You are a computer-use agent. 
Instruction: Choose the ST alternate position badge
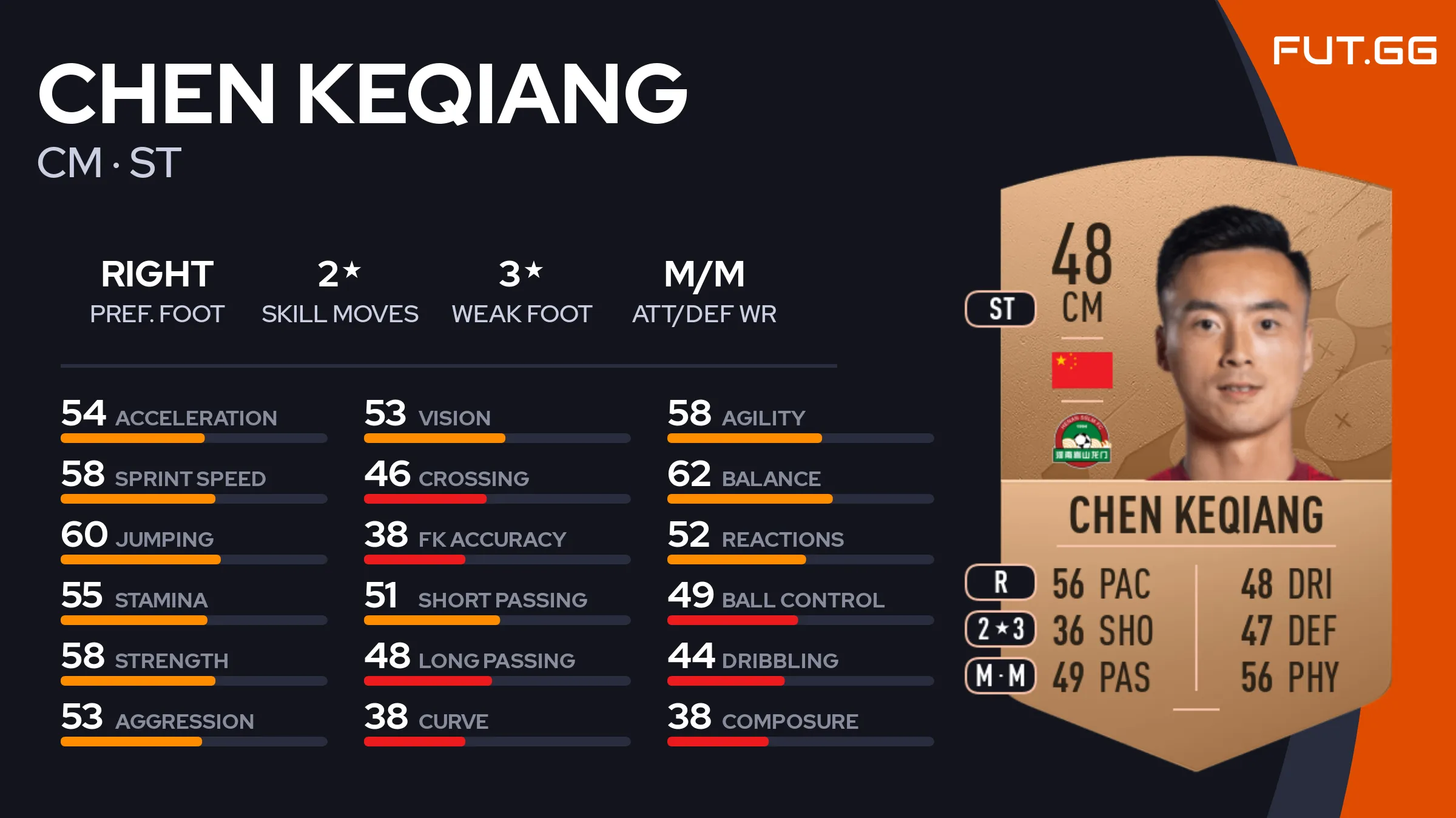(1000, 309)
